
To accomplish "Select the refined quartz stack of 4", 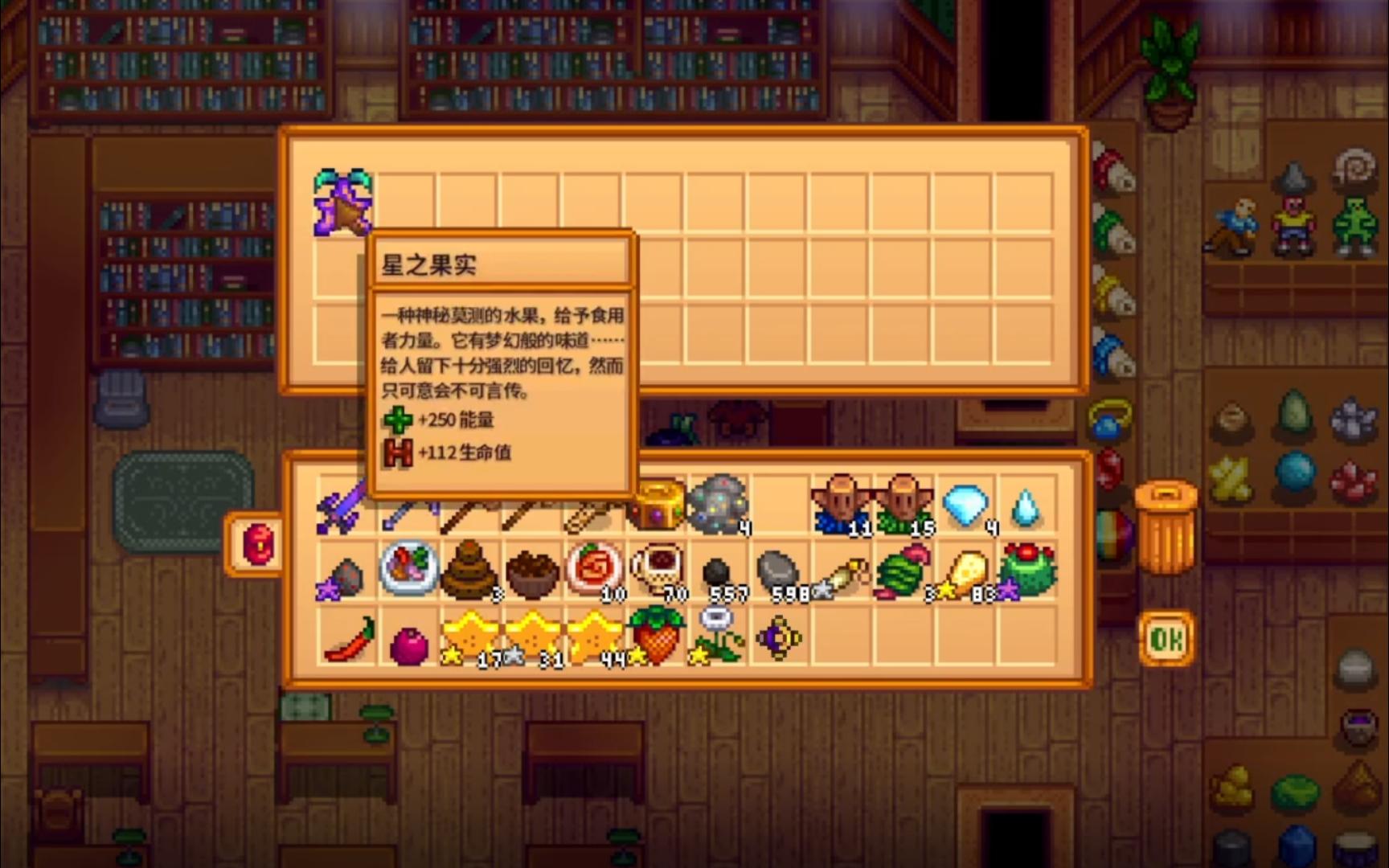I will click(x=1026, y=505).
